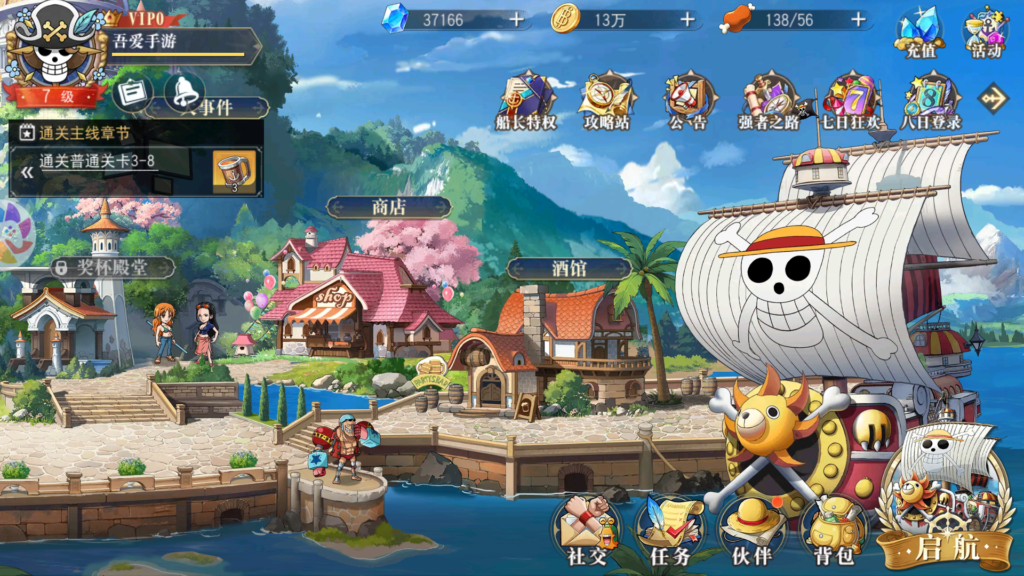Open the 伙伴 partners menu
1024x576 pixels.
click(x=752, y=528)
